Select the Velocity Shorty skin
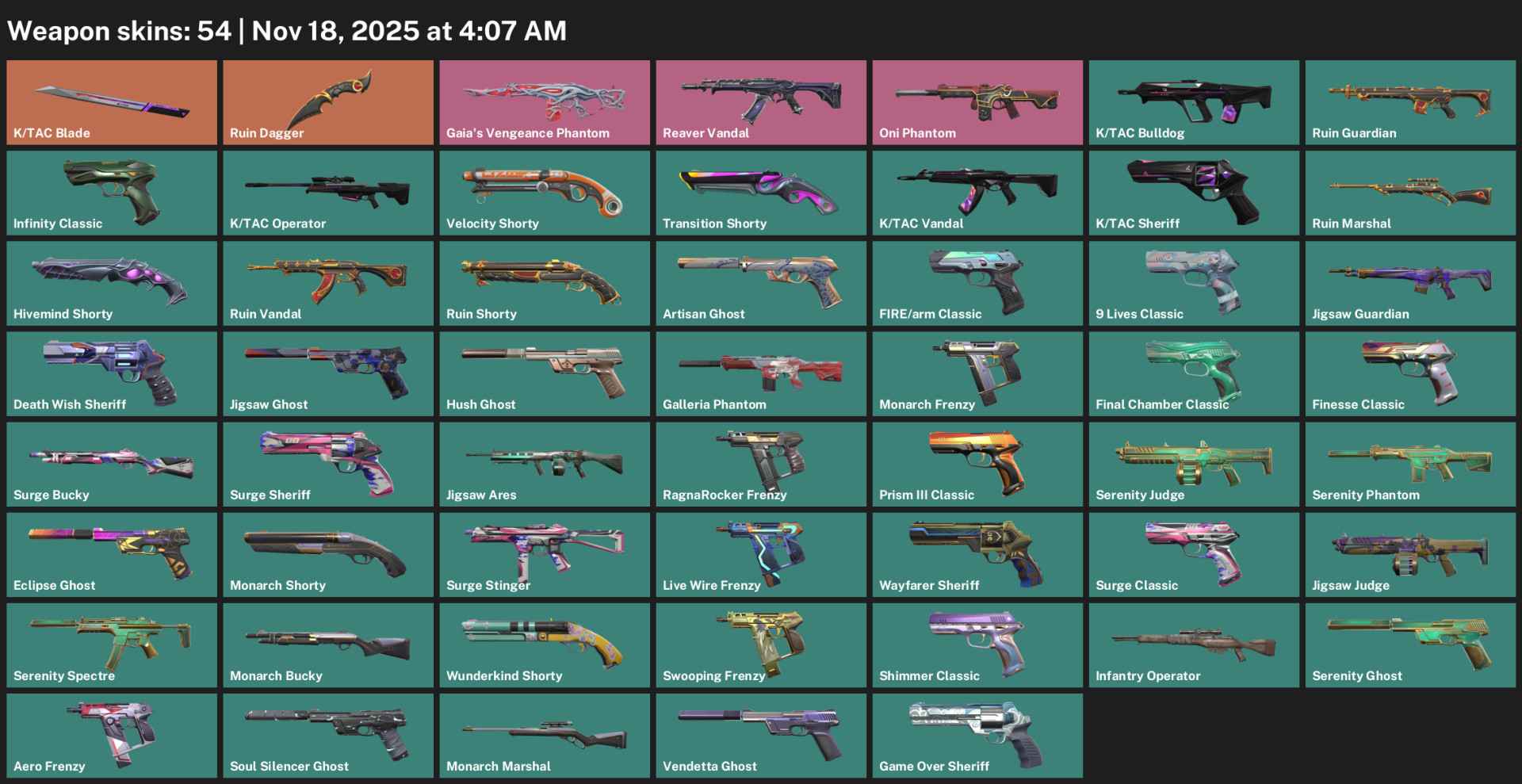The height and width of the screenshot is (784, 1522). (544, 192)
